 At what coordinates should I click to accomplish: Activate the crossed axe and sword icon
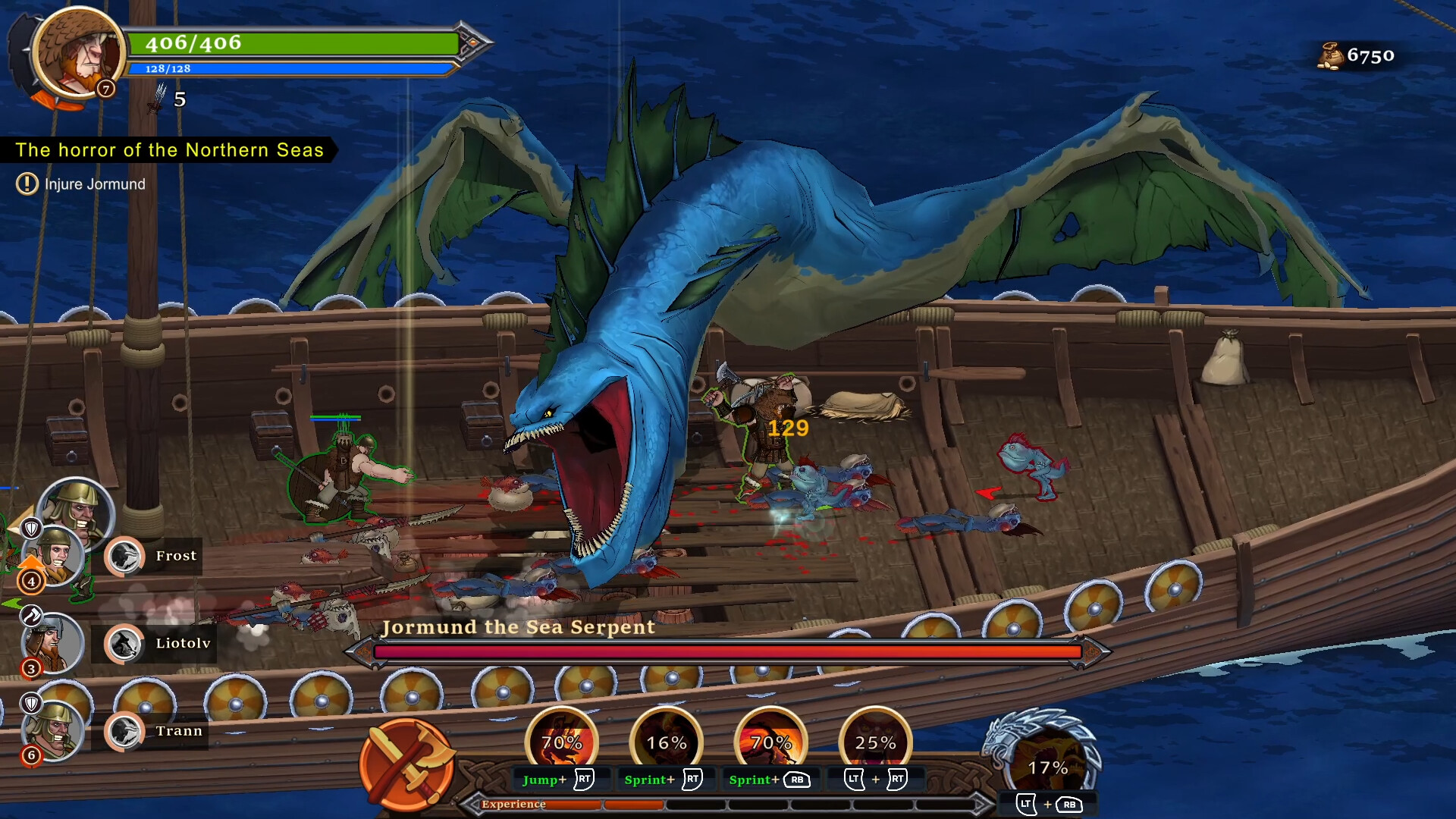[406, 764]
